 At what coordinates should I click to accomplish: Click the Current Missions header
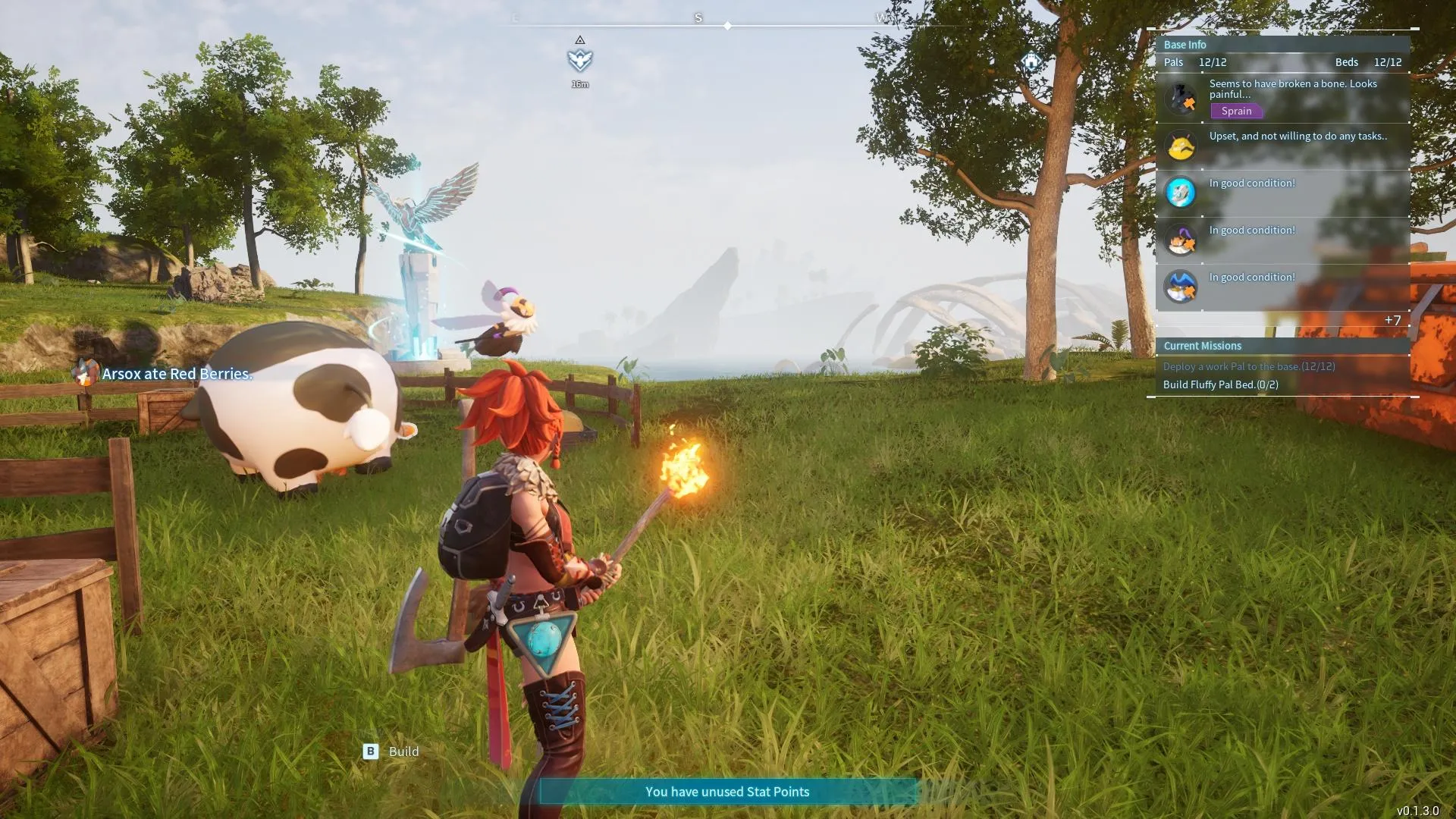pos(1202,346)
